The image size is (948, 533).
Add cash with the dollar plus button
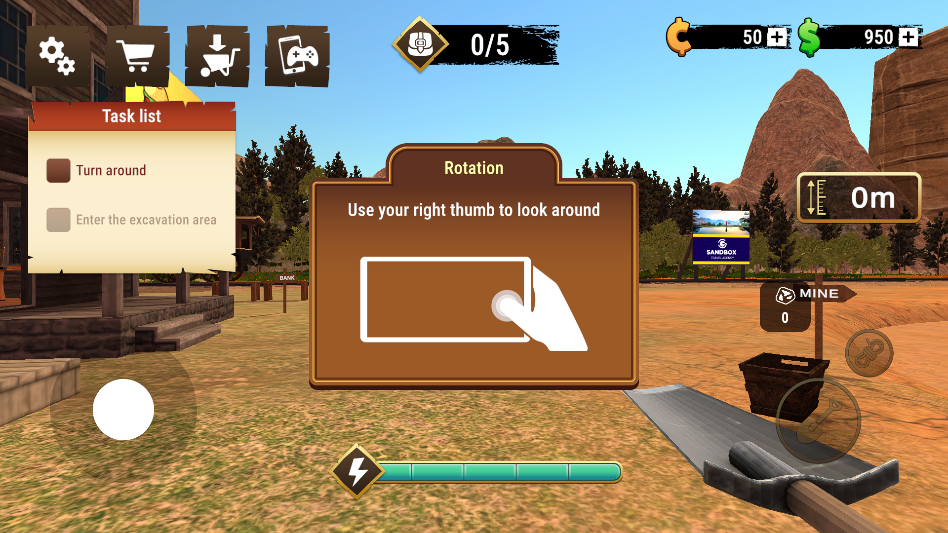point(908,38)
